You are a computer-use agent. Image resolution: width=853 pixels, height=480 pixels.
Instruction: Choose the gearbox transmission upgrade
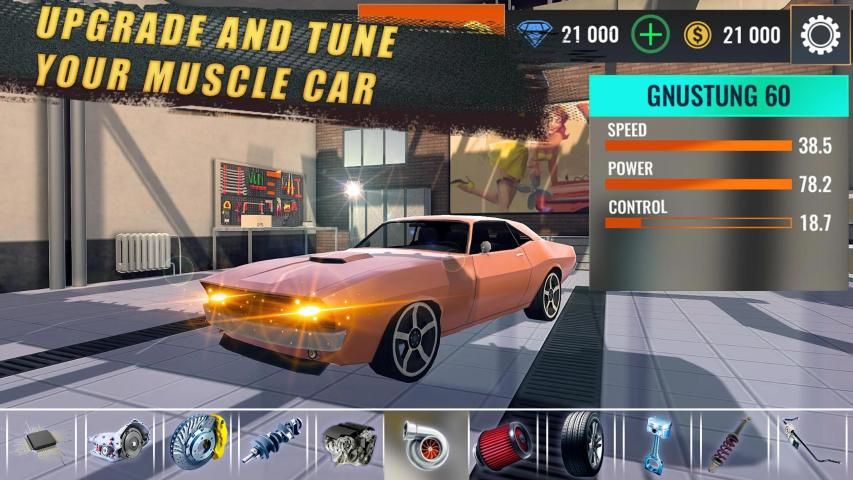(x=117, y=443)
